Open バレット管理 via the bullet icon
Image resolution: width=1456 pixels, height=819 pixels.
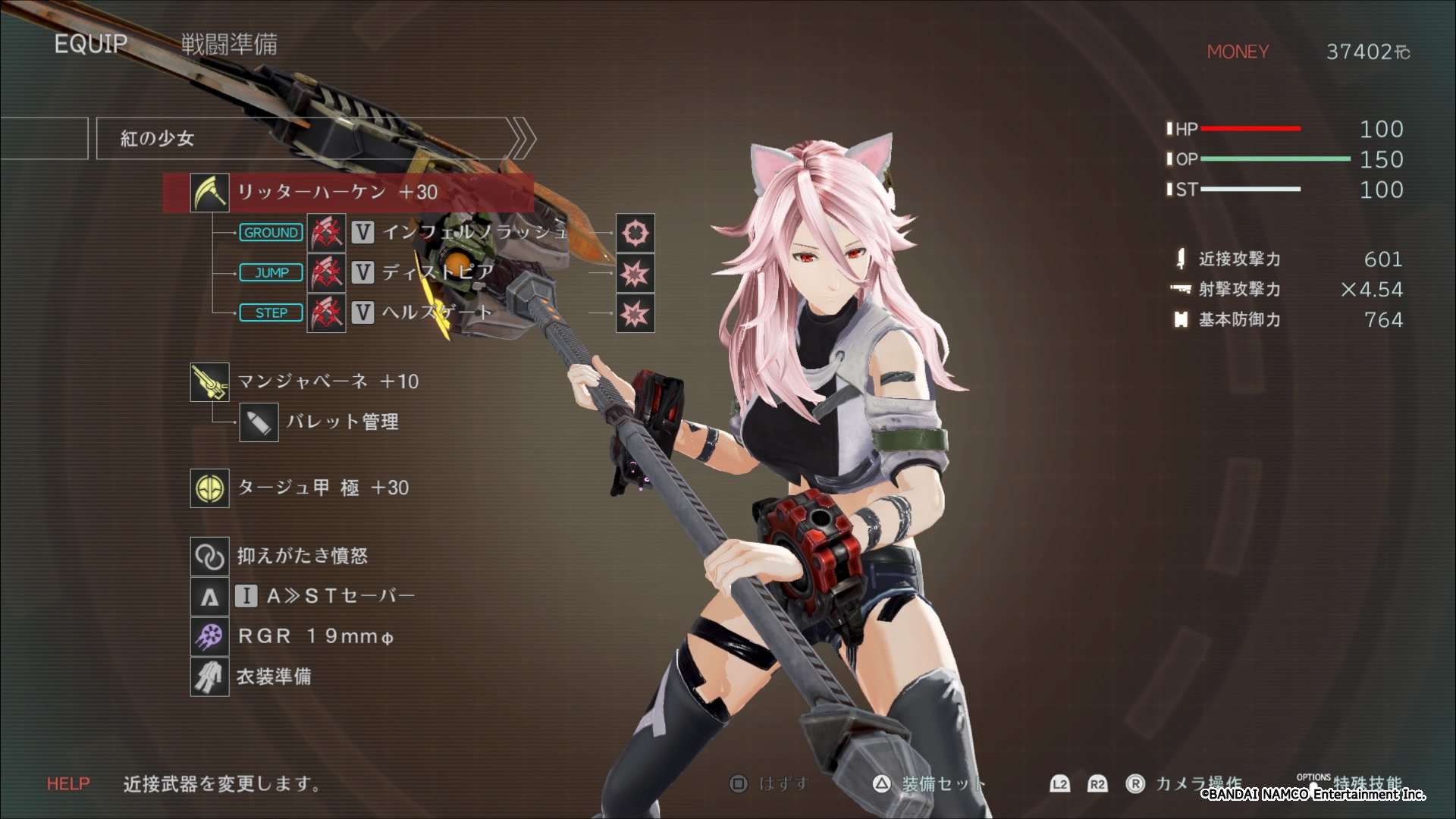260,423
